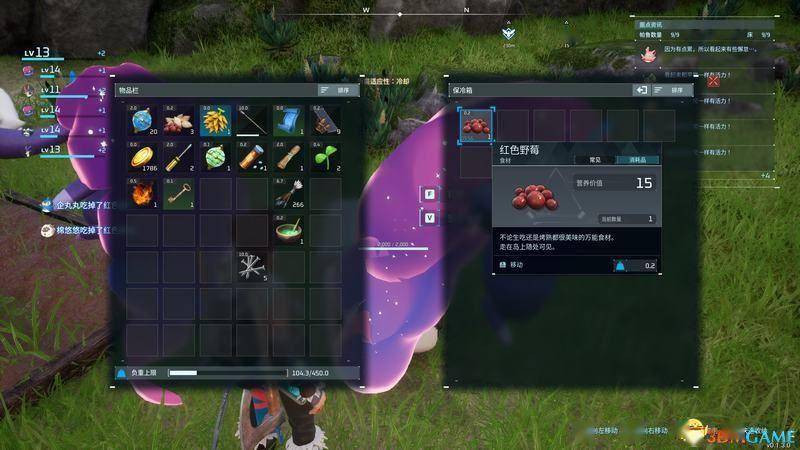Choose the arrow bundle of 266
800x450 pixels.
click(287, 194)
